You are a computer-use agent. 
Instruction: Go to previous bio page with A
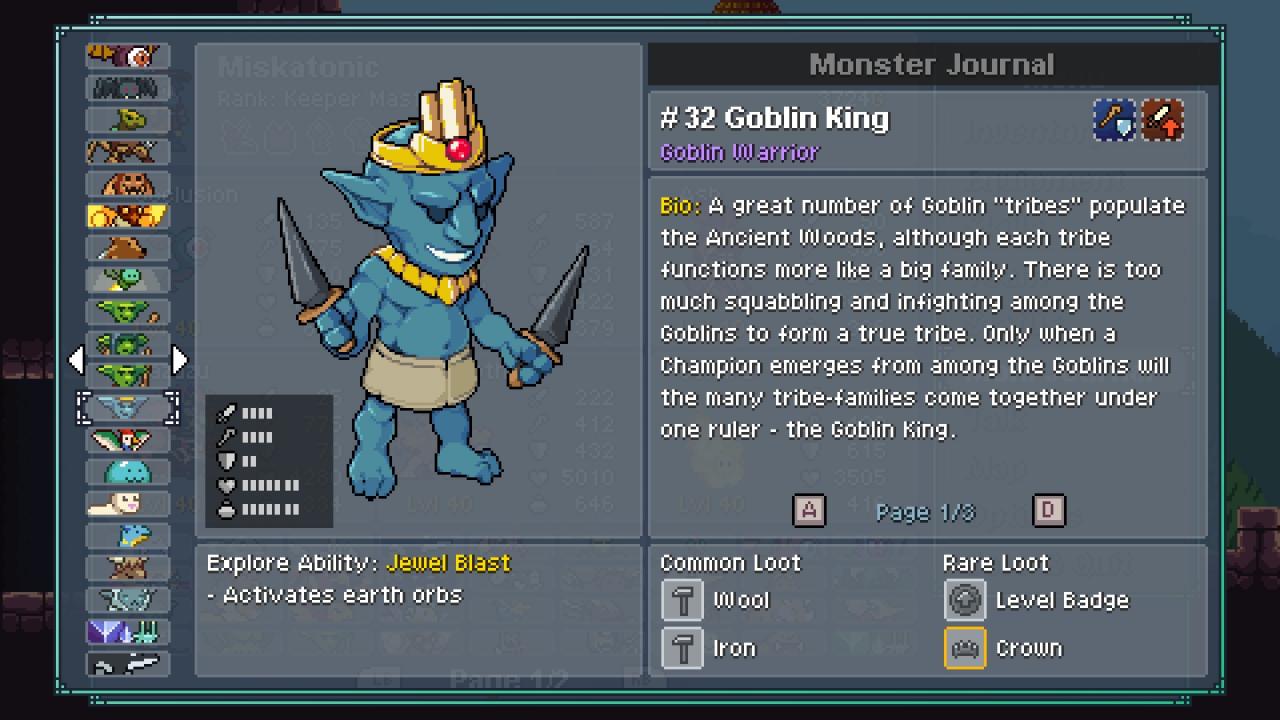click(x=809, y=511)
